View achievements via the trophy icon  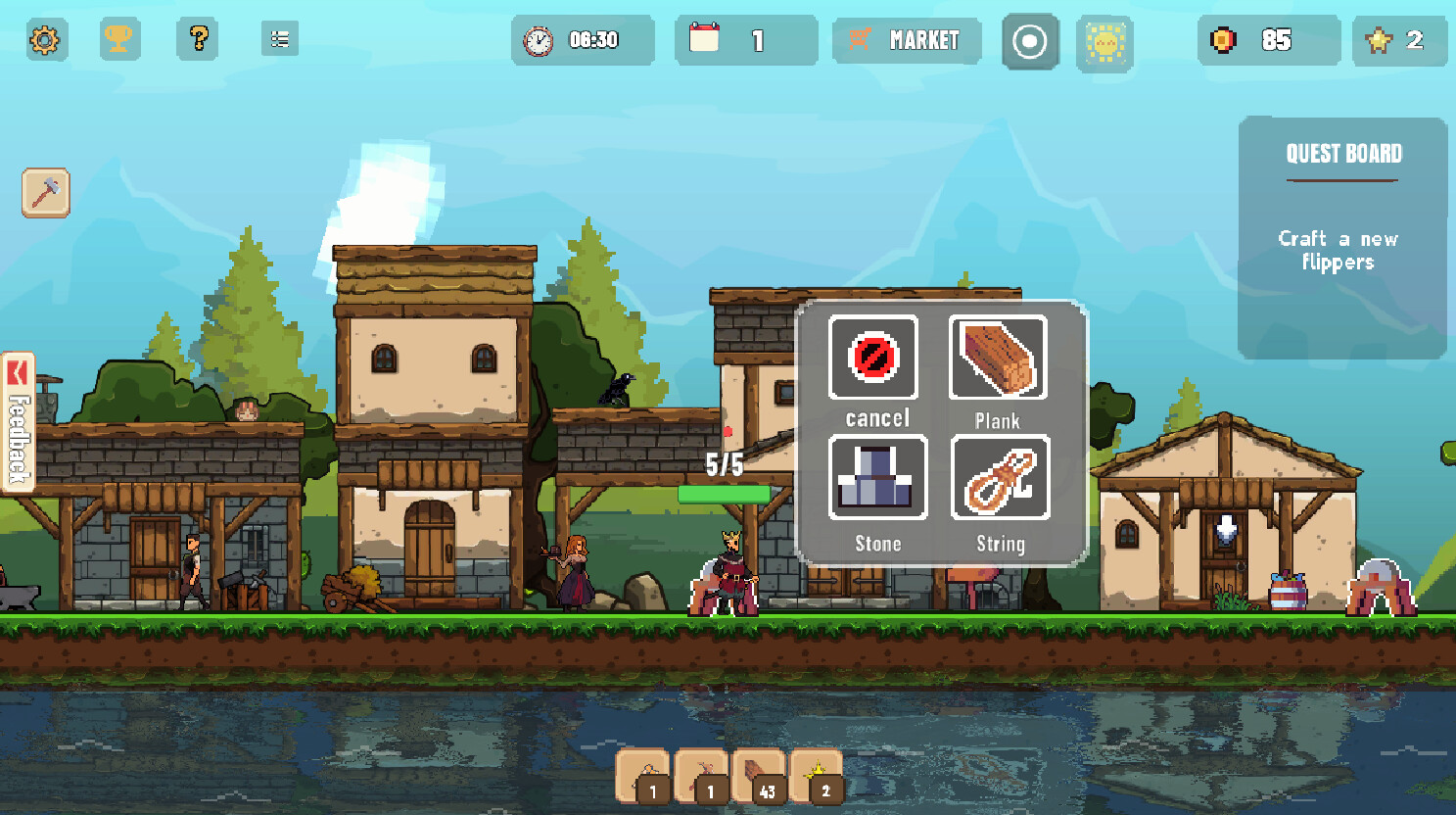pyautogui.click(x=120, y=40)
